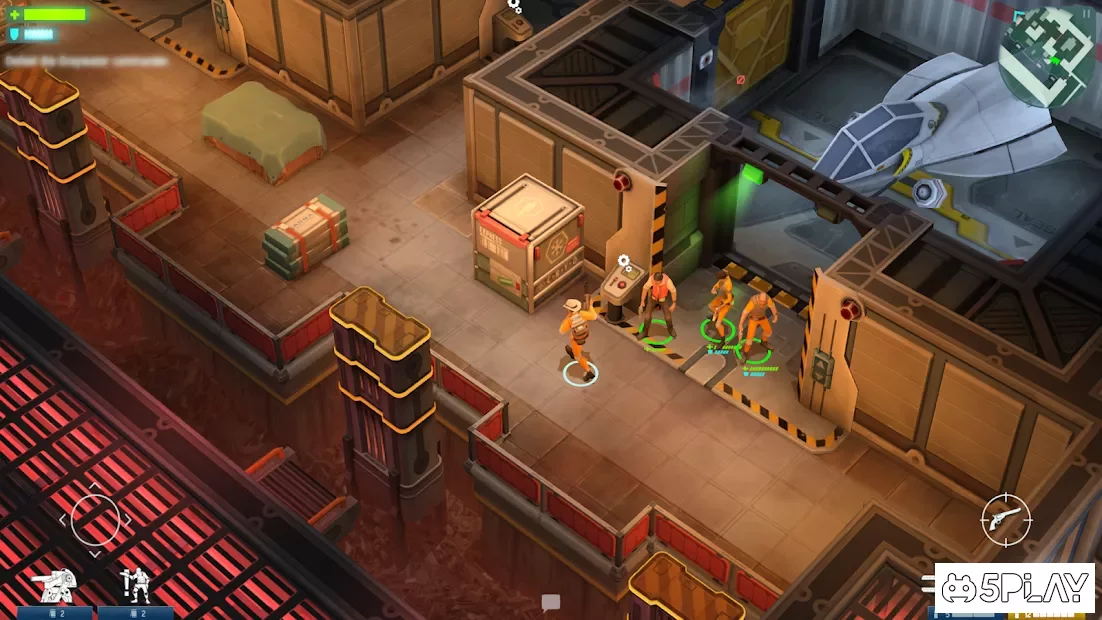Open the chat speech bubble

[x=550, y=602]
